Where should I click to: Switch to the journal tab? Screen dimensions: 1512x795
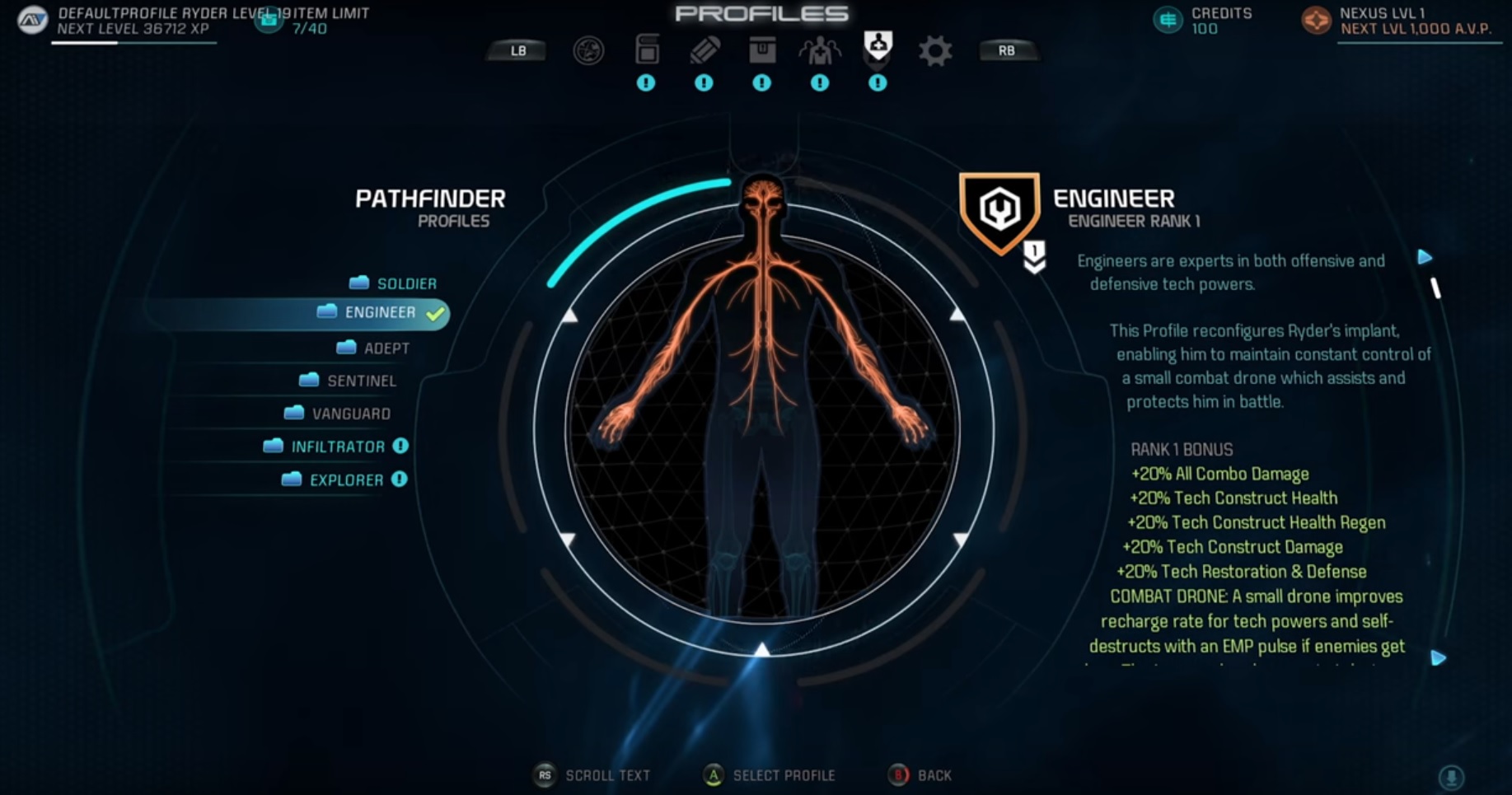[x=647, y=50]
